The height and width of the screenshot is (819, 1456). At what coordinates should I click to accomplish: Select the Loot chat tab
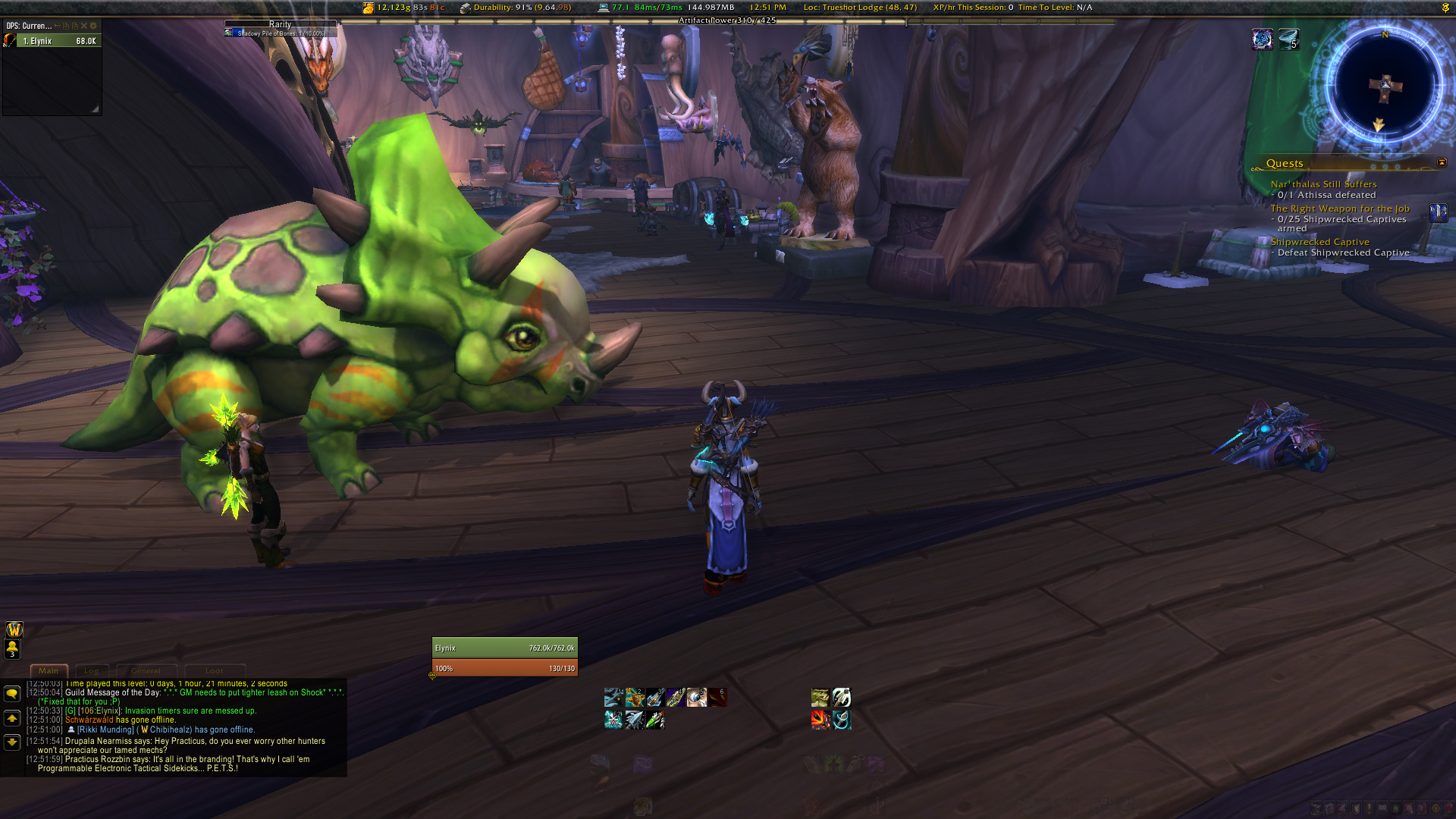point(214,670)
